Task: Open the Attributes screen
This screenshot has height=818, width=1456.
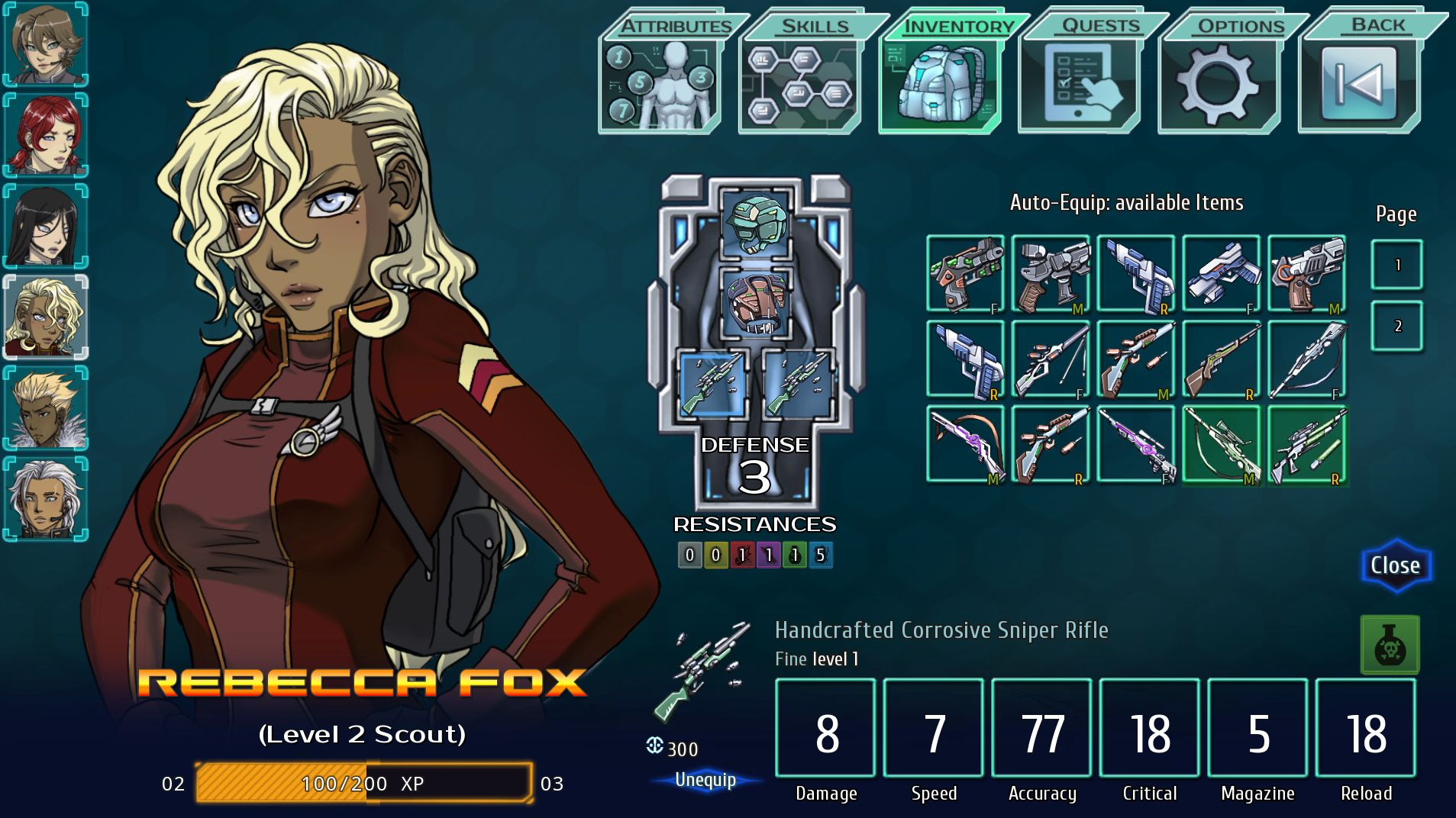Action: 661,76
